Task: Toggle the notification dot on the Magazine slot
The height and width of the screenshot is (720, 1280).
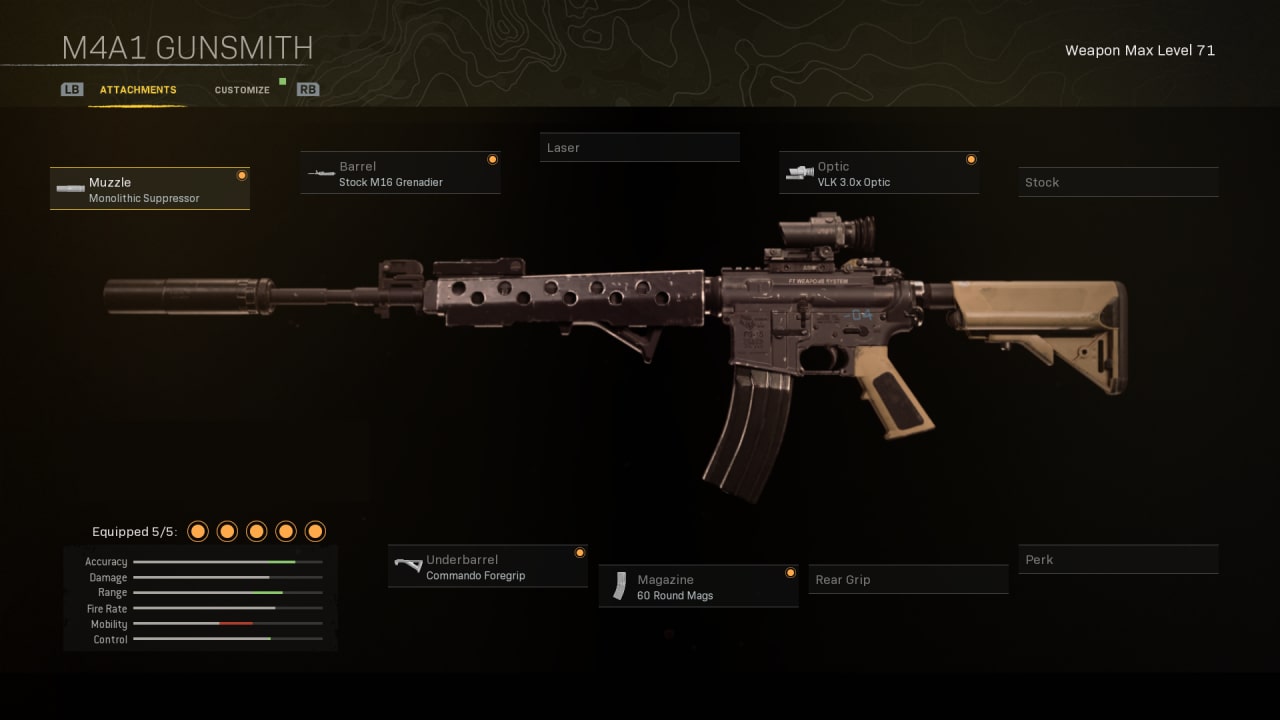Action: 790,573
